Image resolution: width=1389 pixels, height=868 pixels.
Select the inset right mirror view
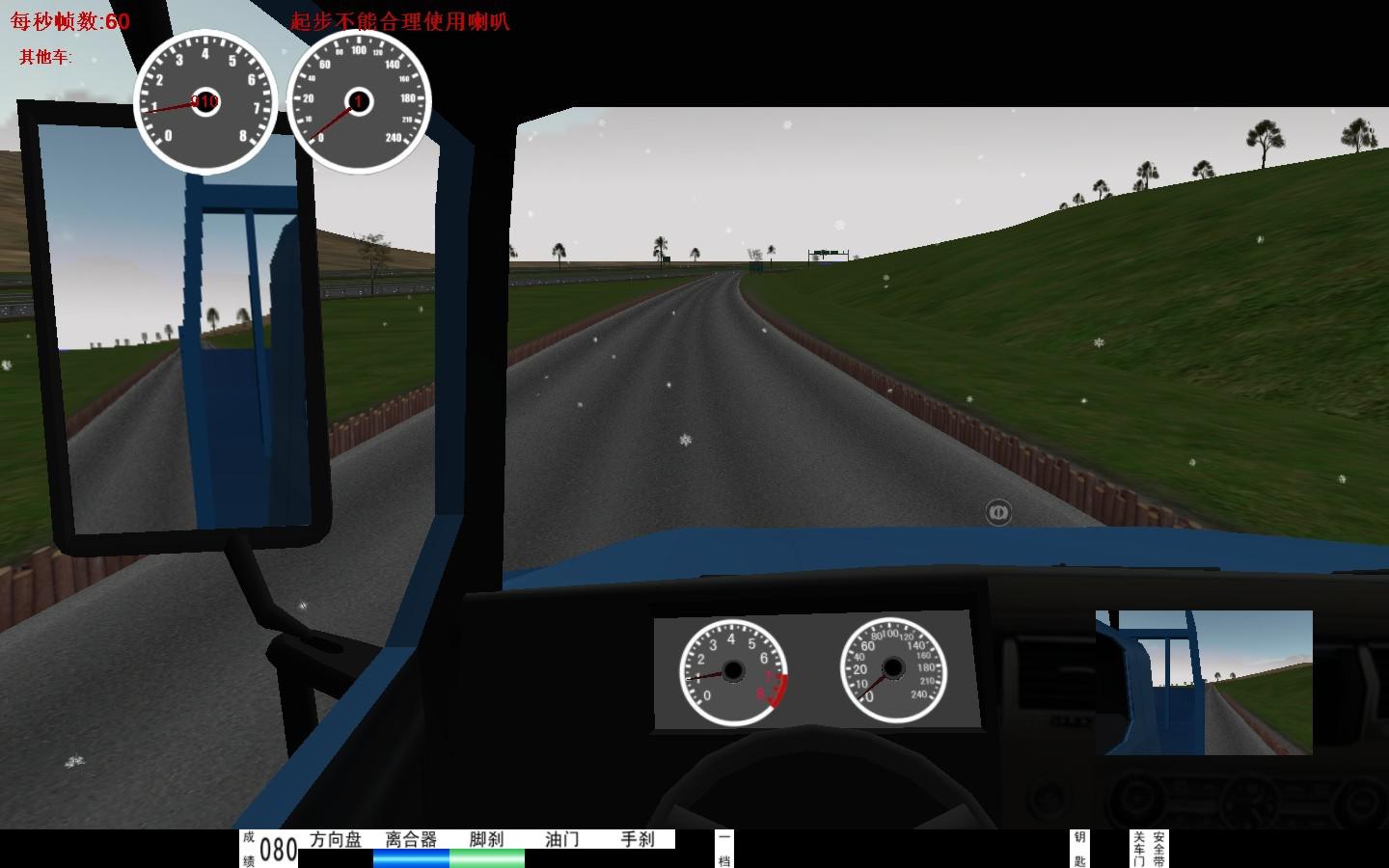pos(1204,682)
